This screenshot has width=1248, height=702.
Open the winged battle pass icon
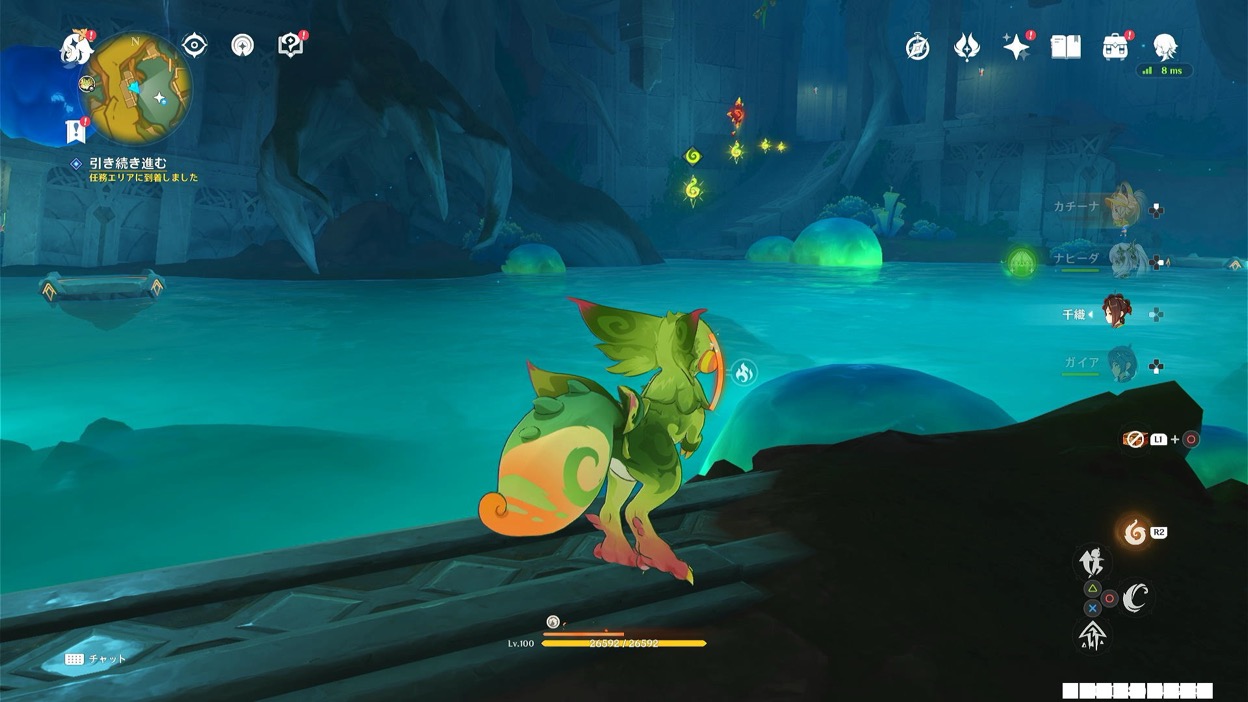[967, 47]
